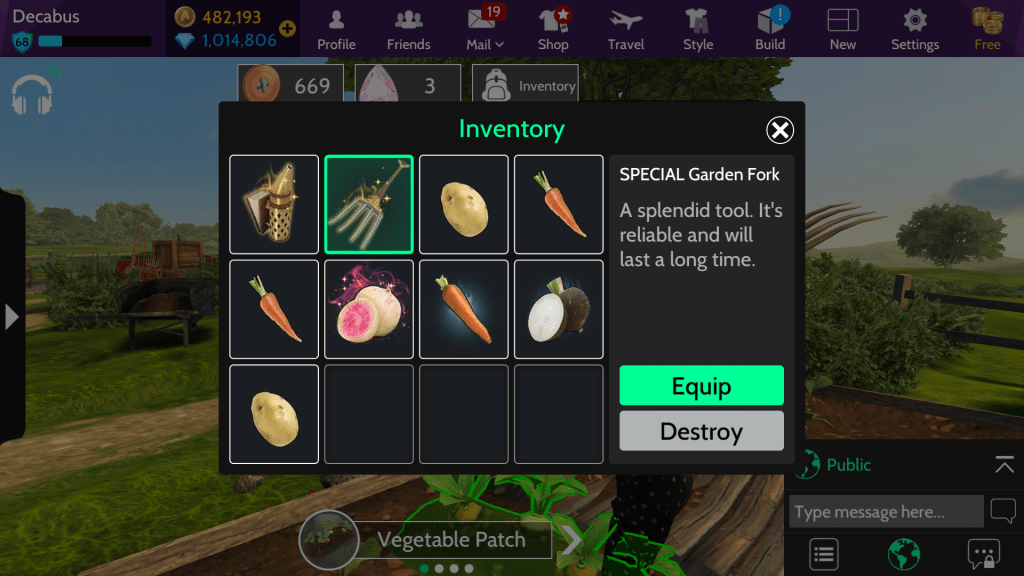Visit the Shop
The height and width of the screenshot is (576, 1024).
(x=553, y=29)
